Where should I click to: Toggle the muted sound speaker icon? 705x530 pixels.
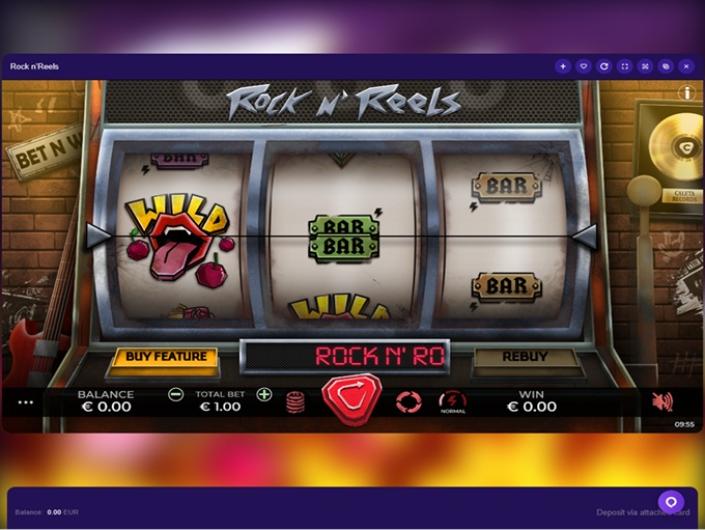[x=661, y=402]
